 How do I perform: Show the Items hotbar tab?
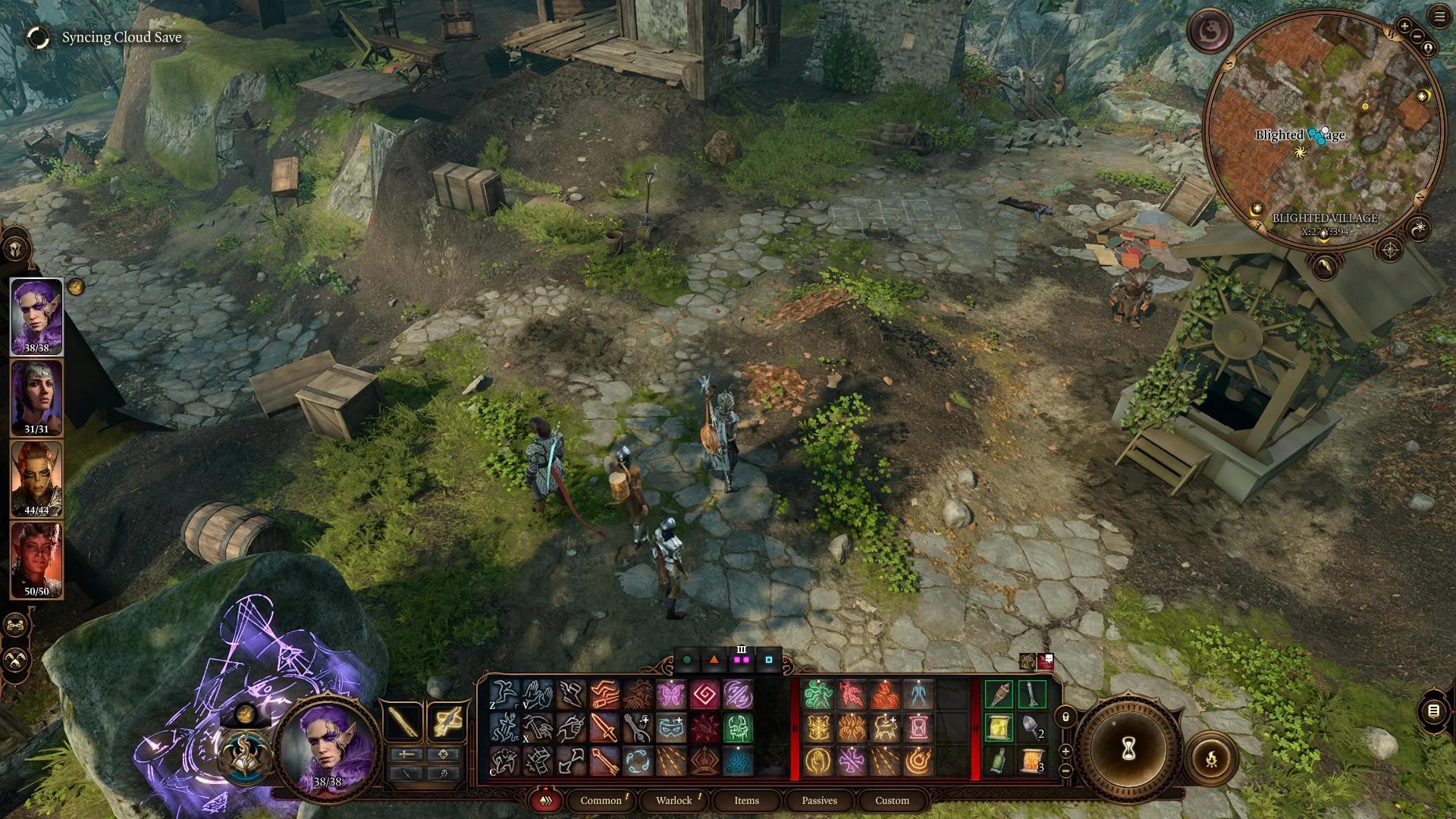(746, 800)
